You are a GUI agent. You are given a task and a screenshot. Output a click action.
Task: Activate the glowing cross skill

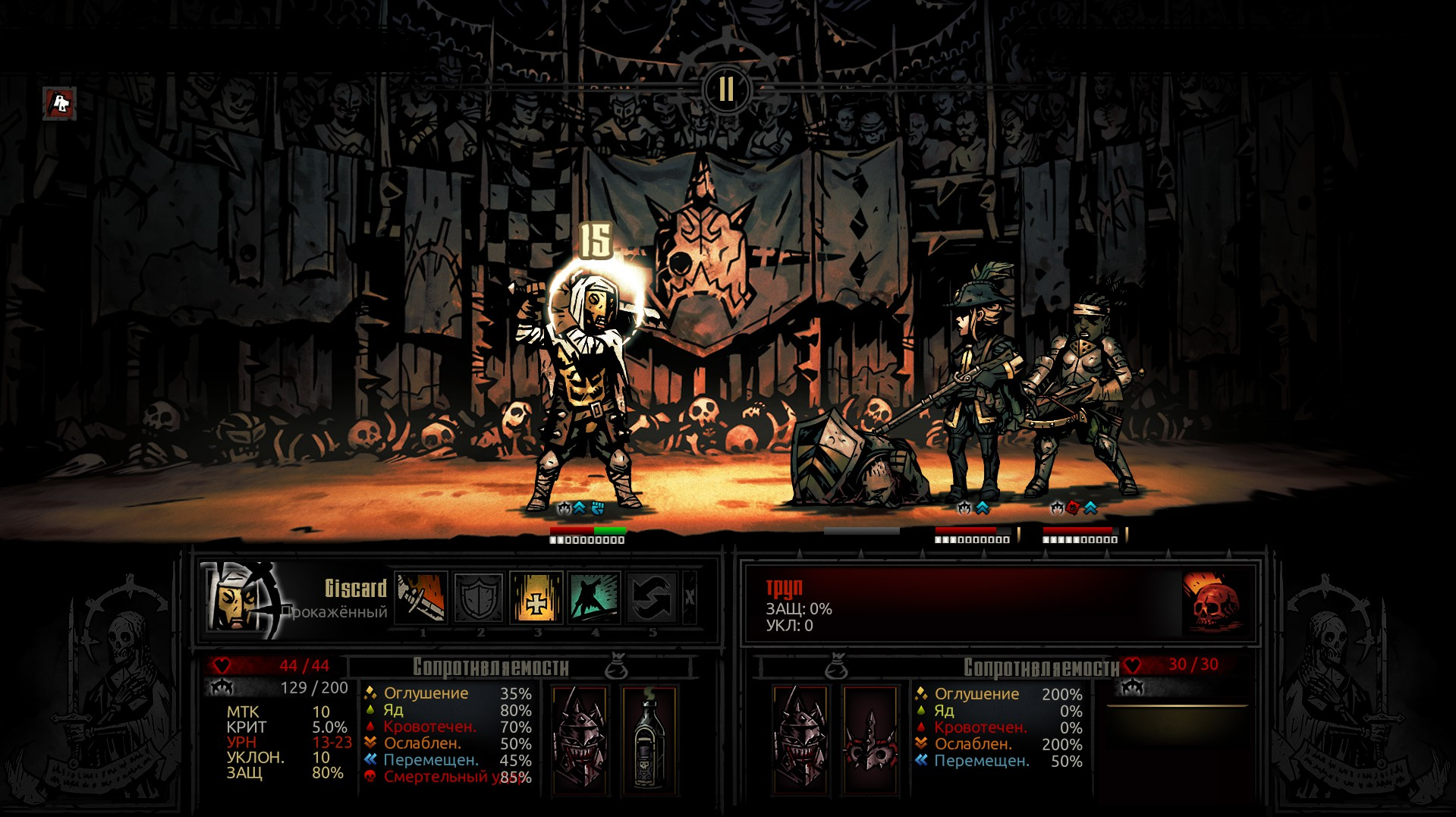point(536,597)
